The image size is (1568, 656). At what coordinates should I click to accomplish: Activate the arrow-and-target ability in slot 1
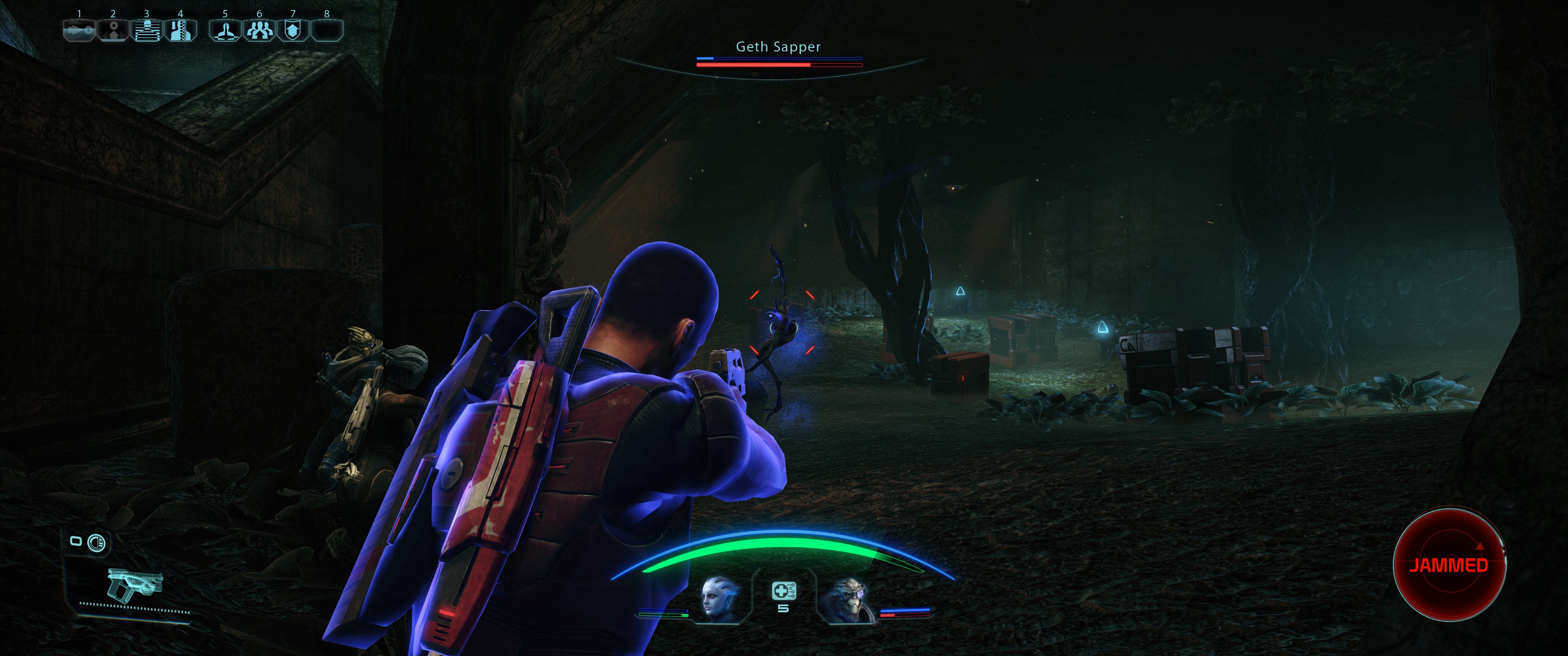pos(79,31)
